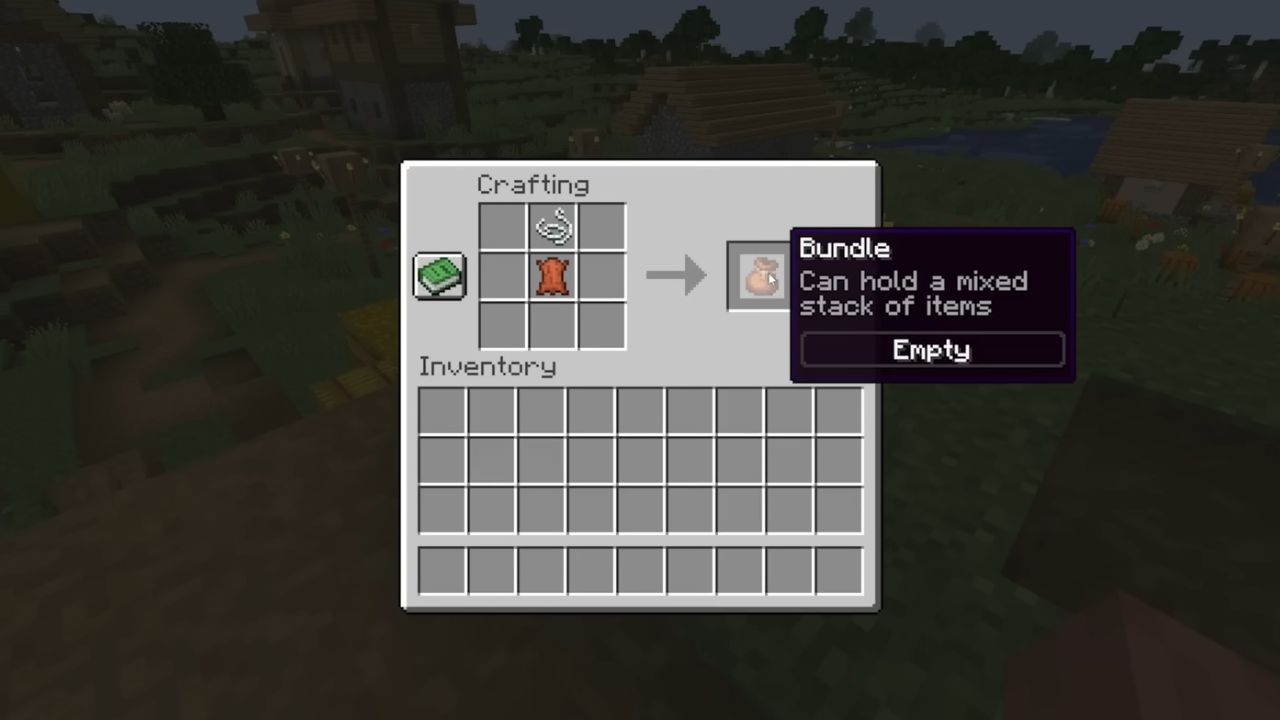Click the Crafting title label
The image size is (1280, 720).
click(533, 185)
